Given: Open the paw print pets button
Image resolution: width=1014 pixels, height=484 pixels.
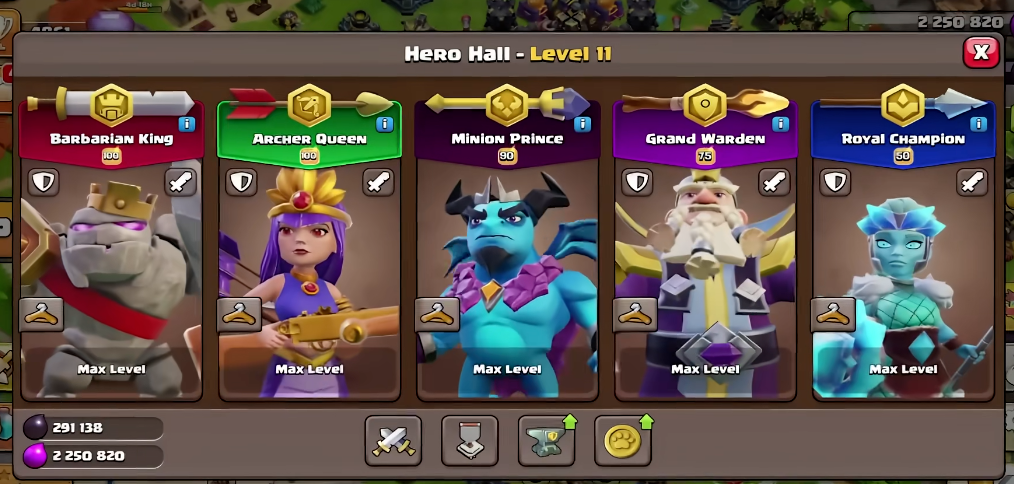Looking at the screenshot, I should pyautogui.click(x=621, y=441).
